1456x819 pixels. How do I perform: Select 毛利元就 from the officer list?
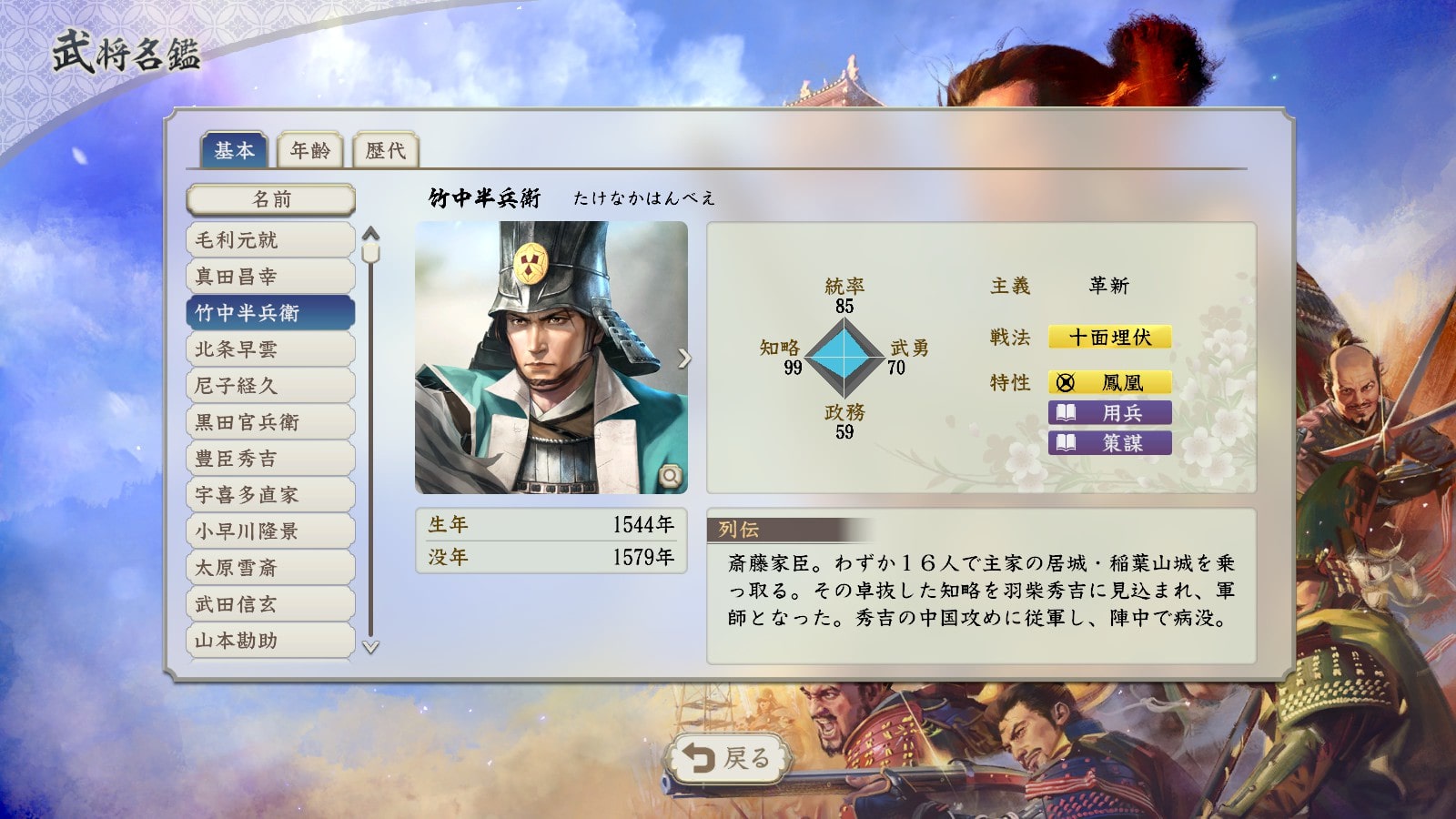pos(270,240)
